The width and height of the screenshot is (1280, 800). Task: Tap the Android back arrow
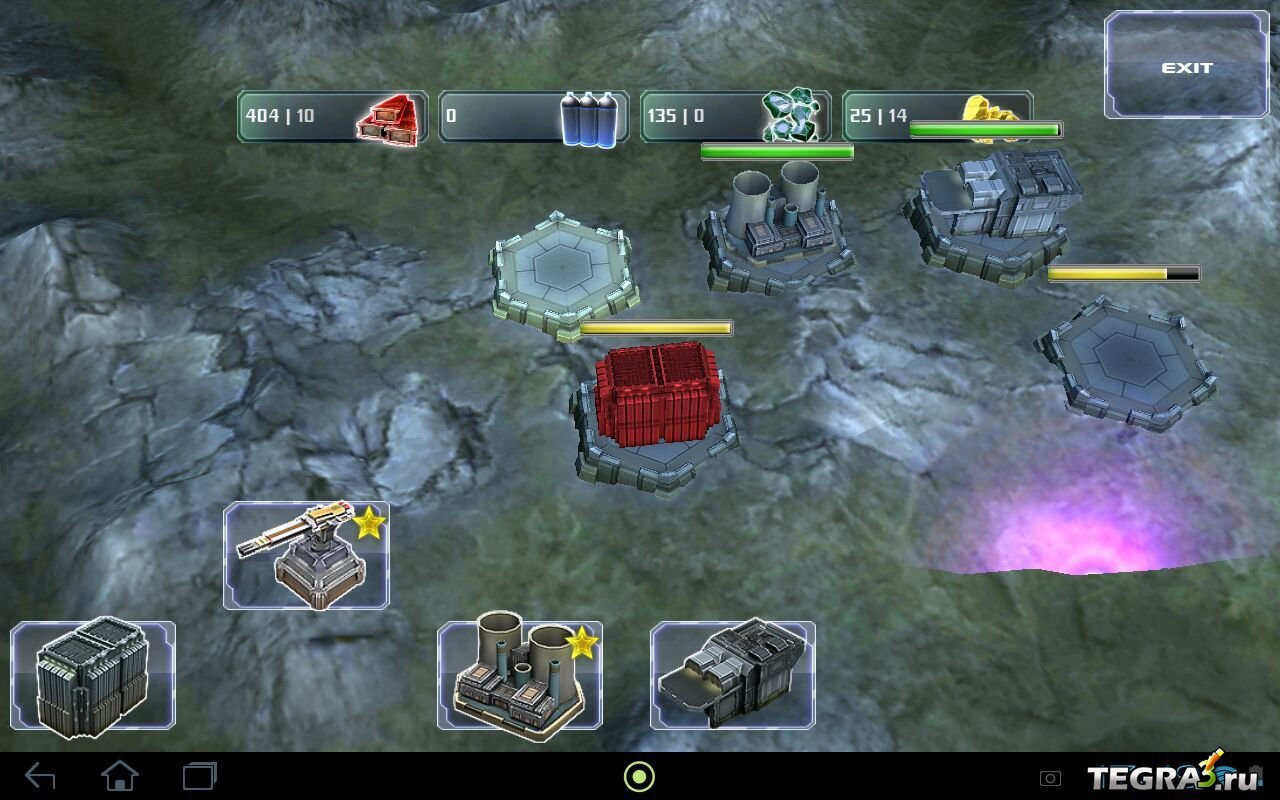point(40,776)
